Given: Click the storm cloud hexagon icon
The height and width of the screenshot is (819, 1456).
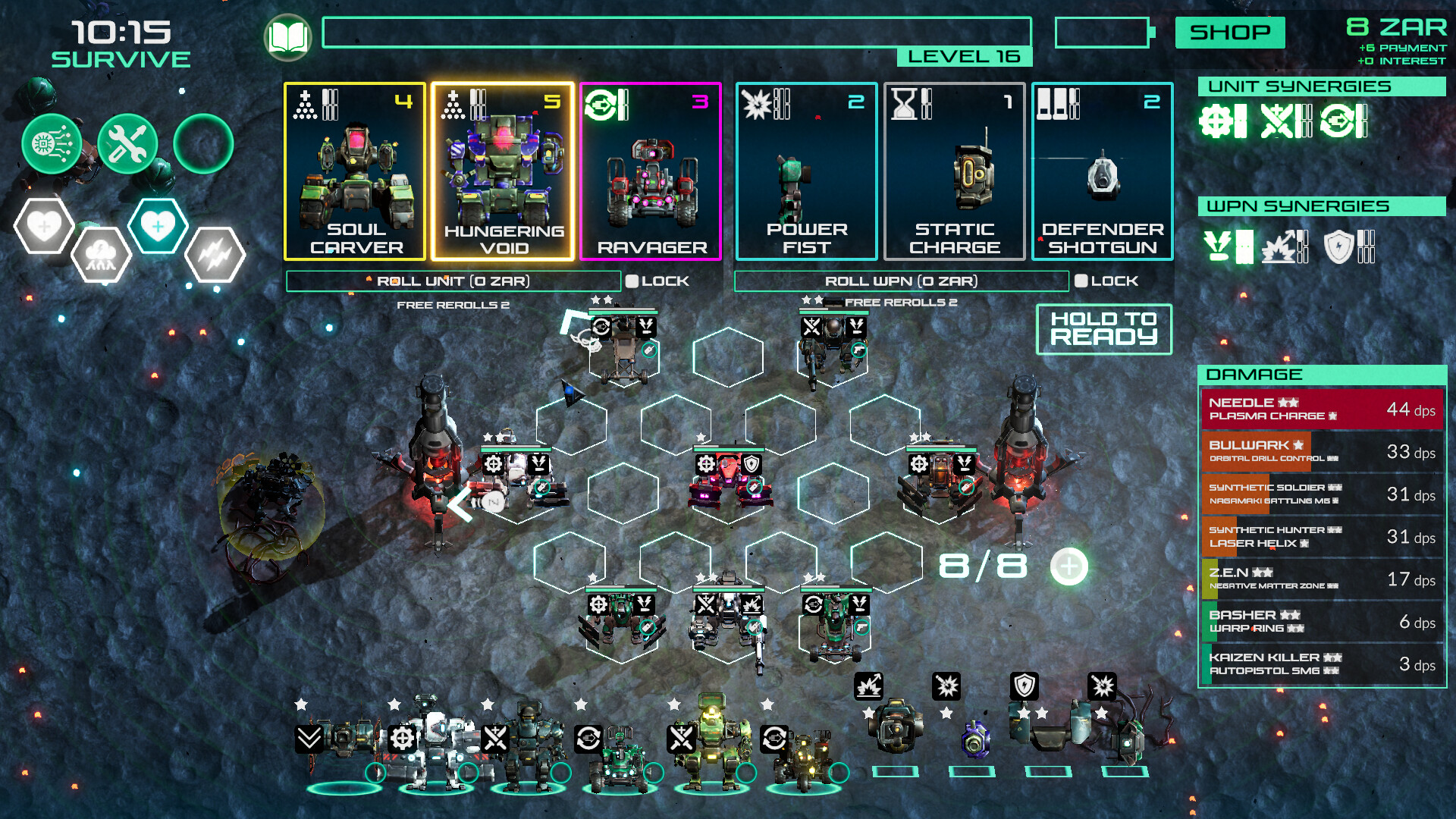Looking at the screenshot, I should pos(102,253).
